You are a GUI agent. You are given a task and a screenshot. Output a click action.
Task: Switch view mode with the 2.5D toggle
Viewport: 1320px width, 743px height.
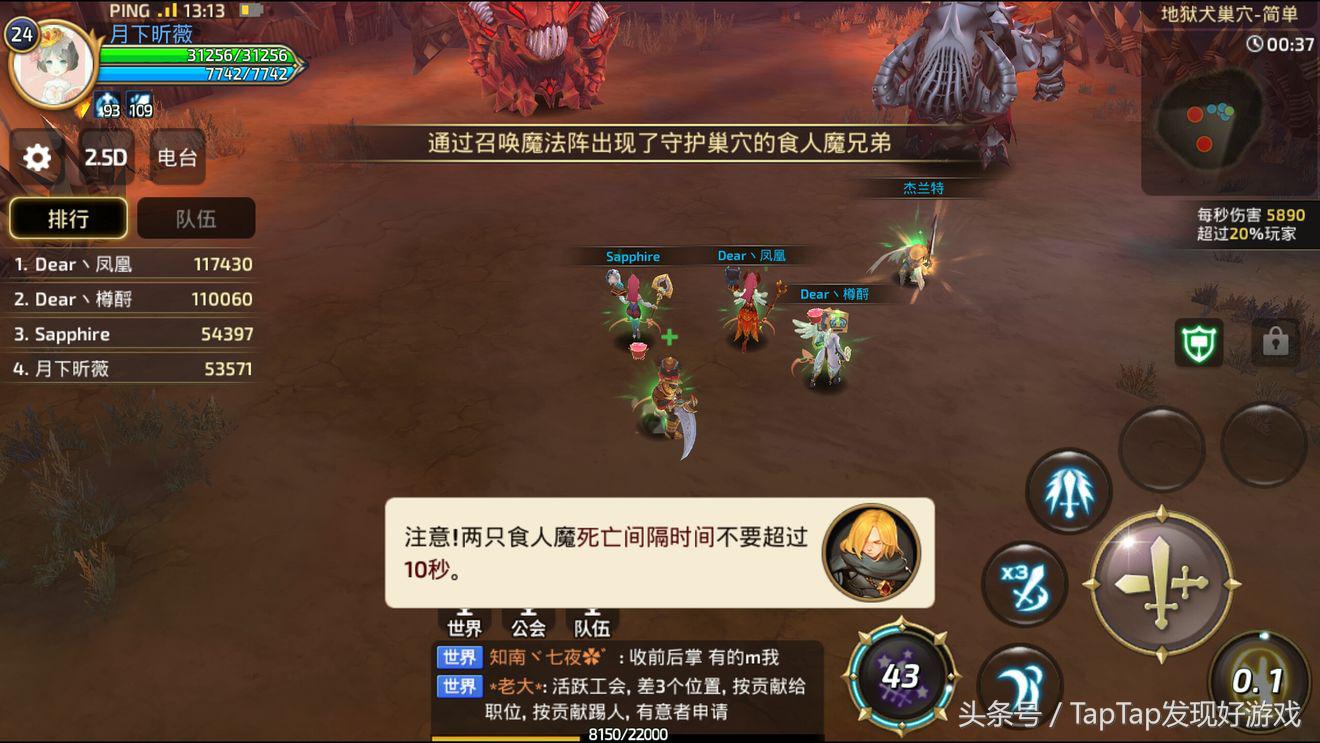(104, 158)
